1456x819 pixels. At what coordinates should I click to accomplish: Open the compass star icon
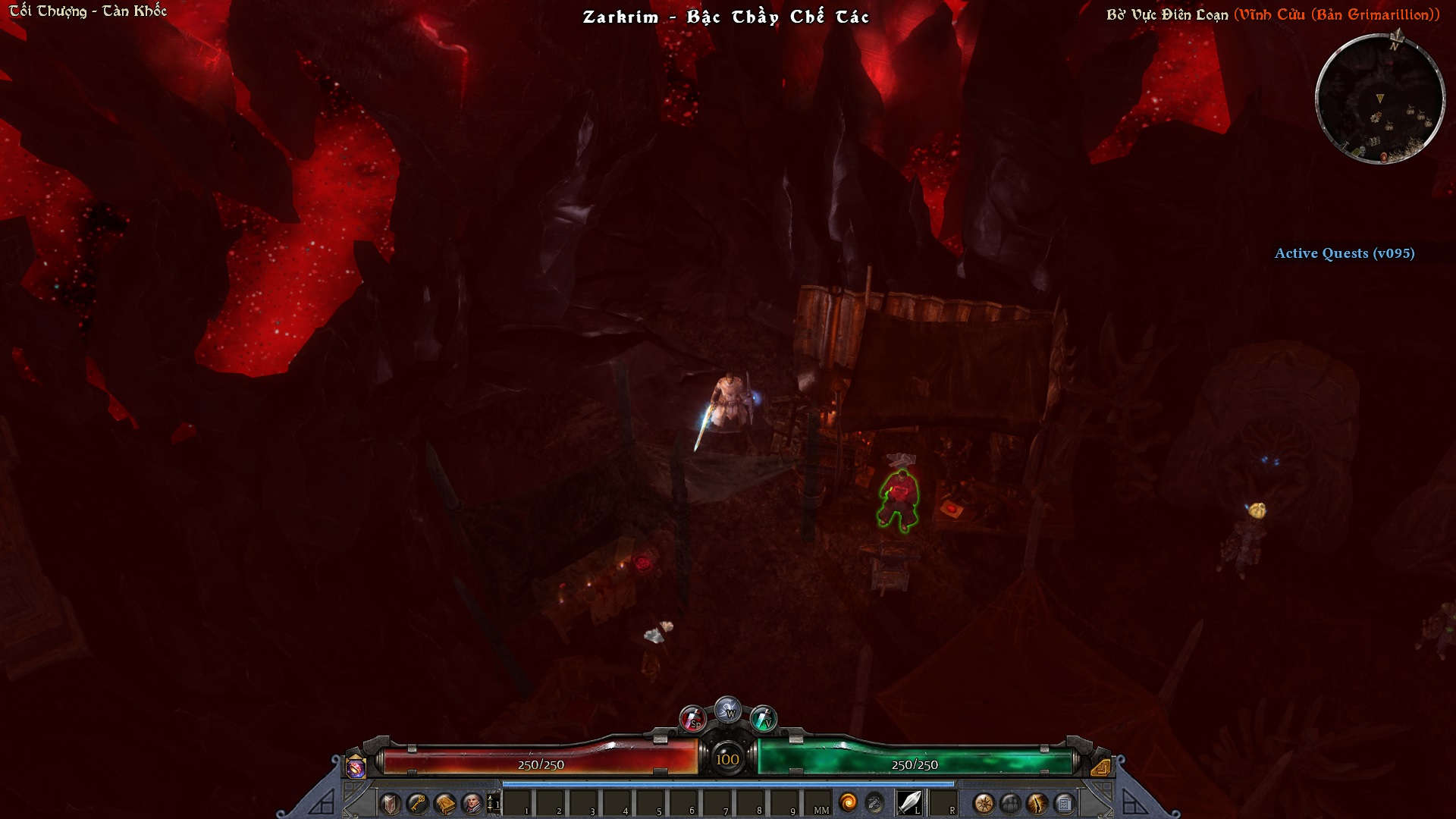(x=984, y=803)
